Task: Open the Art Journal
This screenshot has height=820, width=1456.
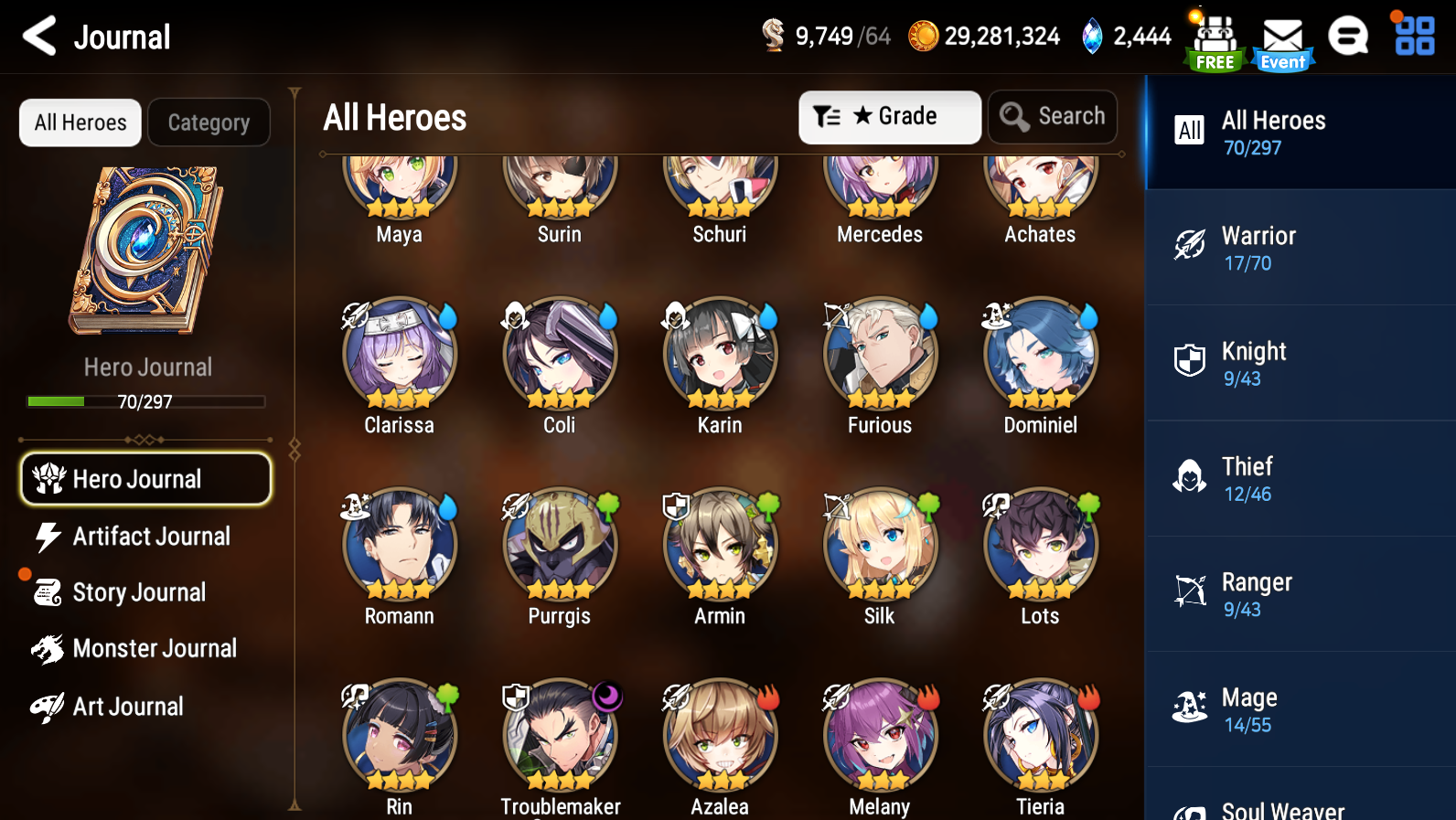Action: pos(128,707)
